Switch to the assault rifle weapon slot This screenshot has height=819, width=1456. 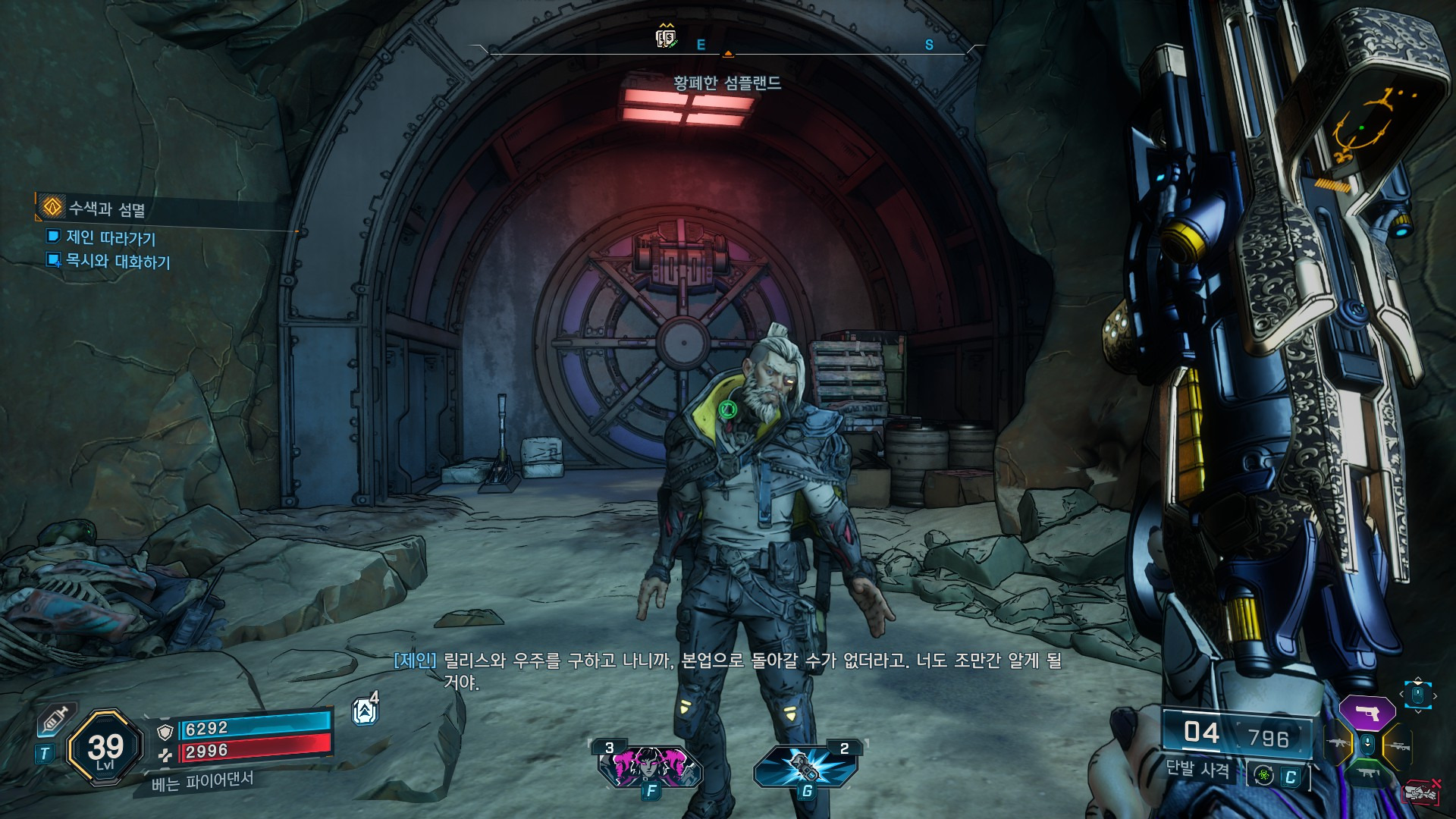point(1337,744)
